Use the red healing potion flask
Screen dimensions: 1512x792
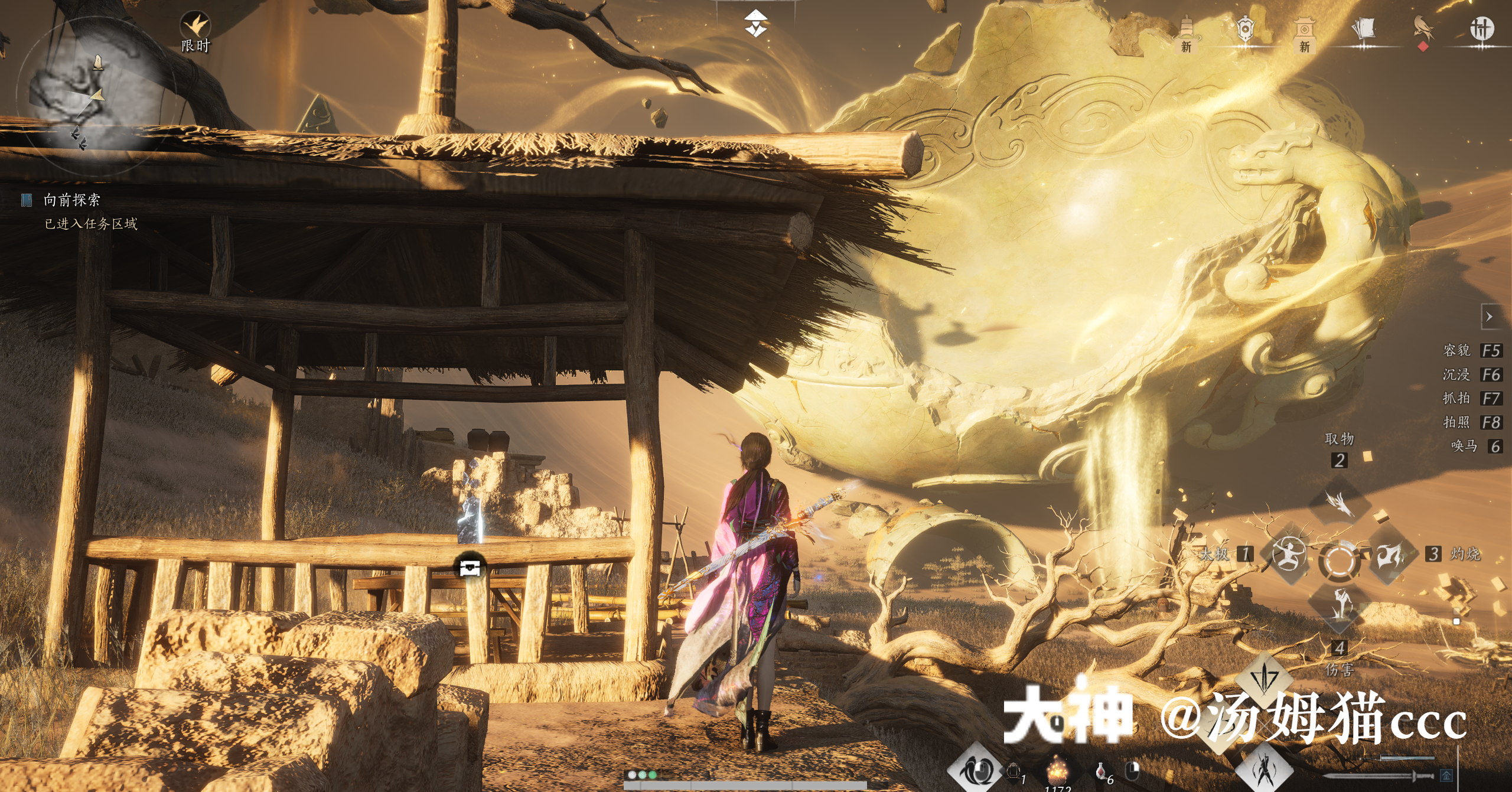click(x=1100, y=771)
